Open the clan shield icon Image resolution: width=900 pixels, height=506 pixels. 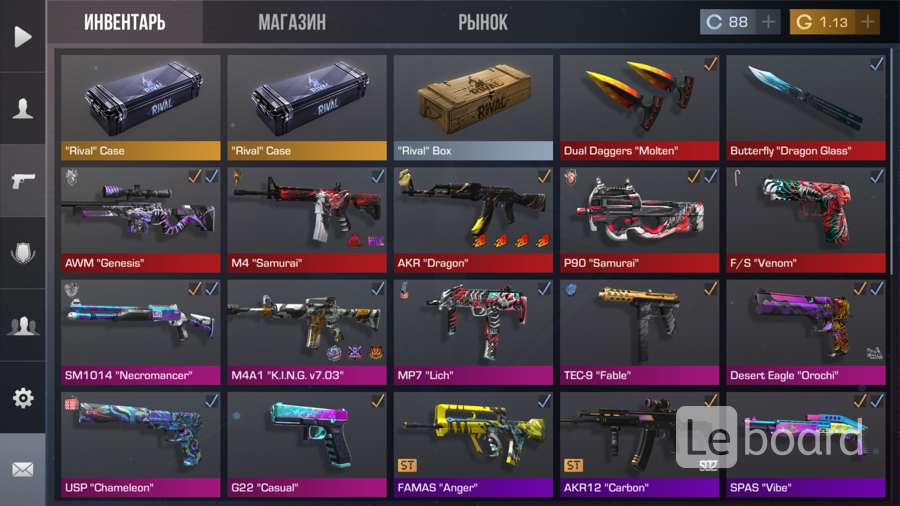click(x=22, y=253)
